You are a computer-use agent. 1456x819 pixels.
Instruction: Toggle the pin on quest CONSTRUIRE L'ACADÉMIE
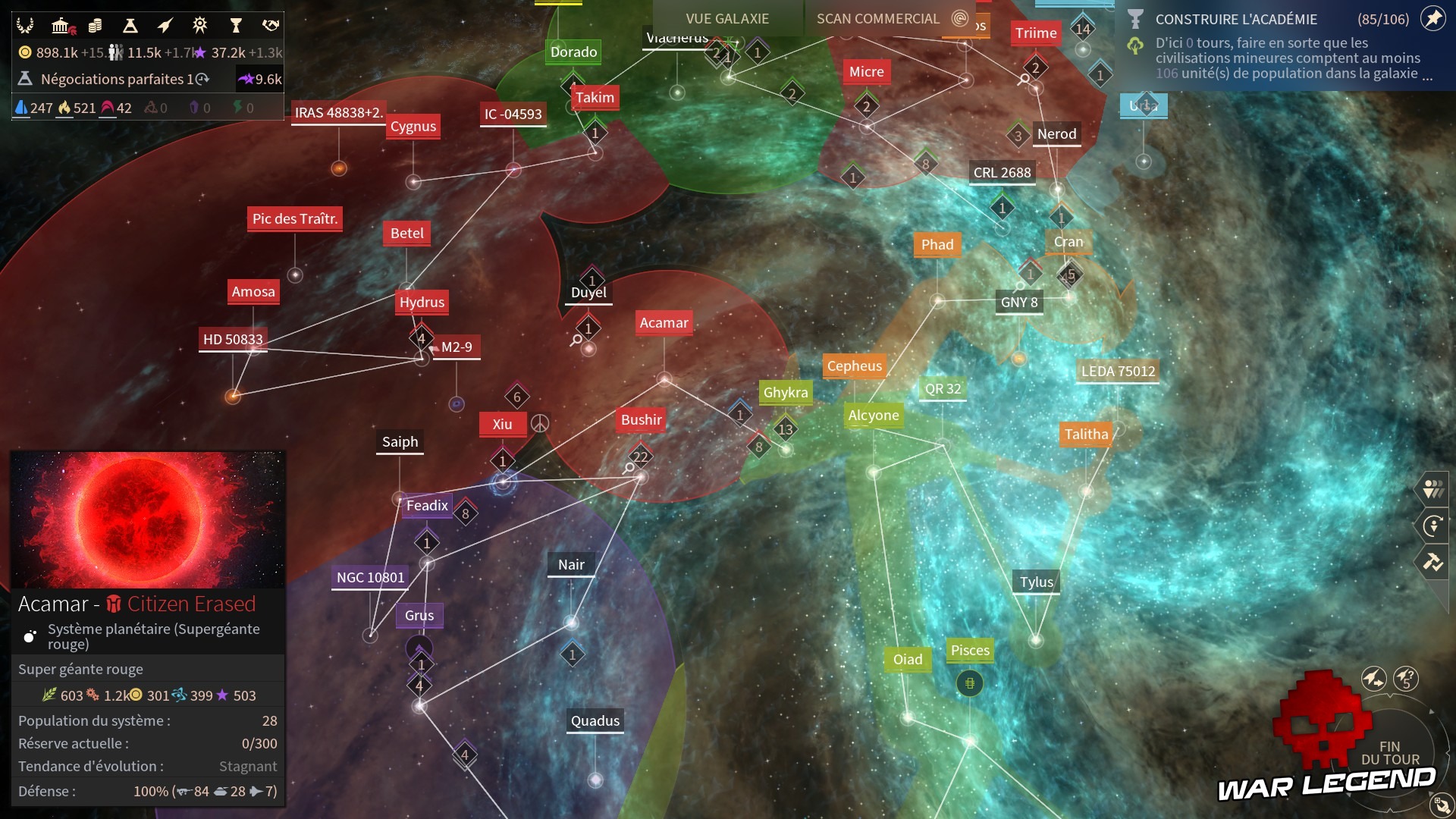[x=1432, y=19]
